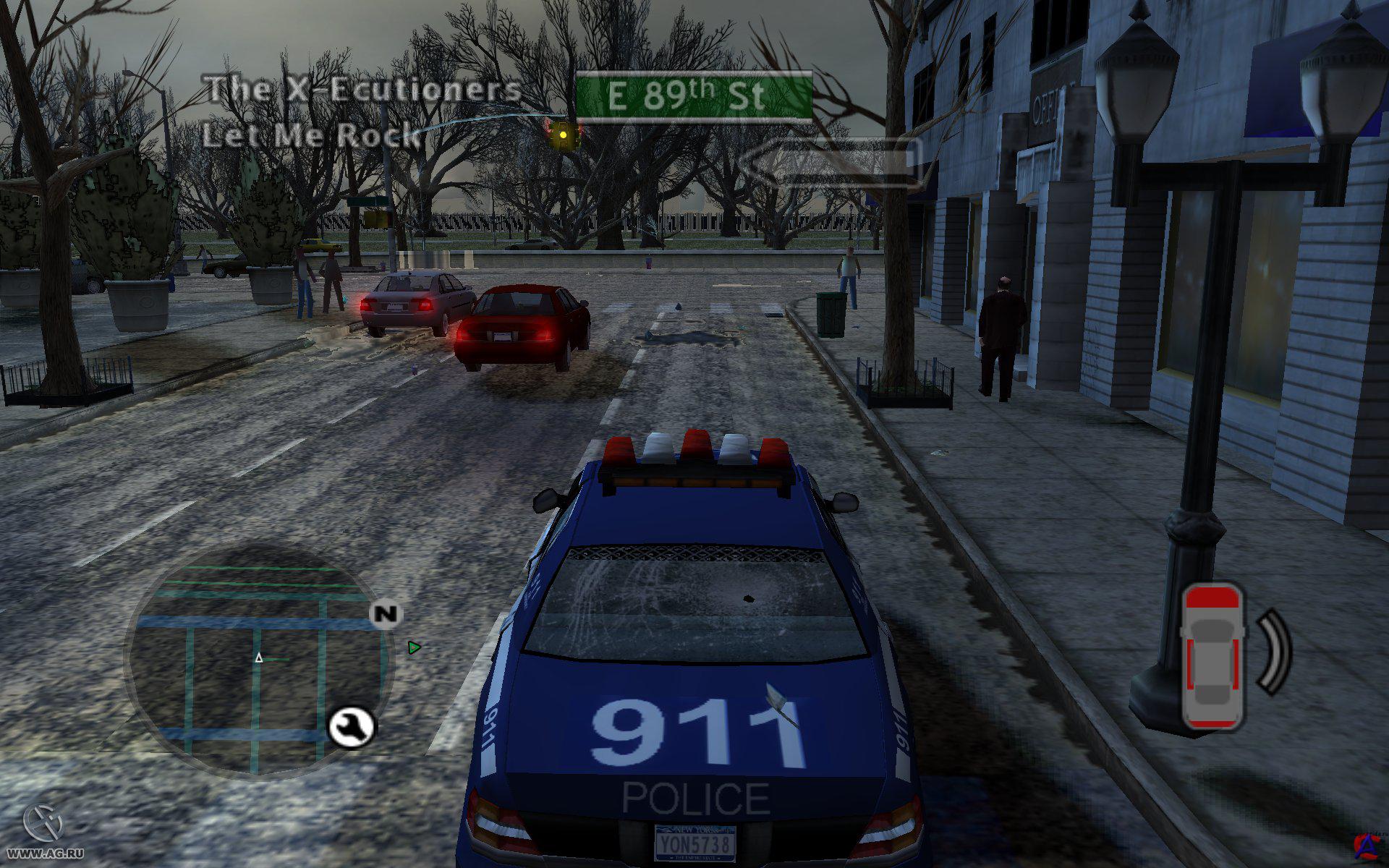Click the minimap north compass marker
The width and height of the screenshot is (1389, 868).
point(386,614)
